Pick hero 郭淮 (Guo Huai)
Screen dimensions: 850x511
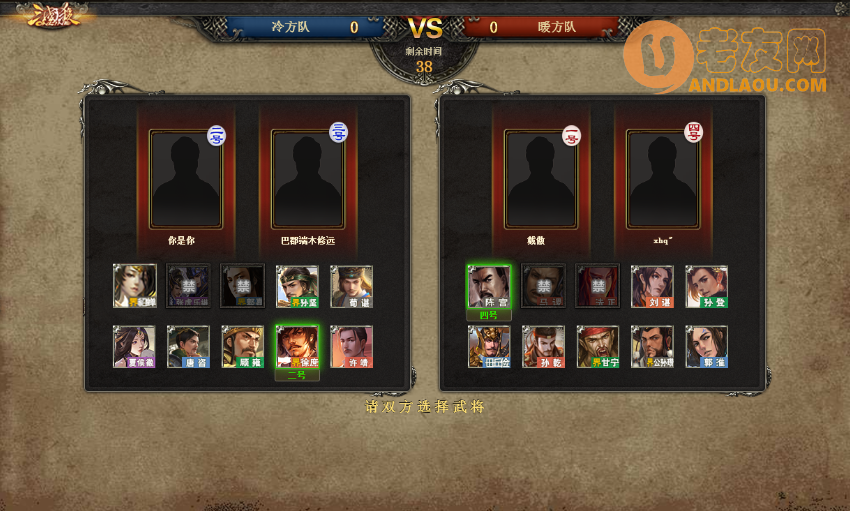click(x=706, y=346)
